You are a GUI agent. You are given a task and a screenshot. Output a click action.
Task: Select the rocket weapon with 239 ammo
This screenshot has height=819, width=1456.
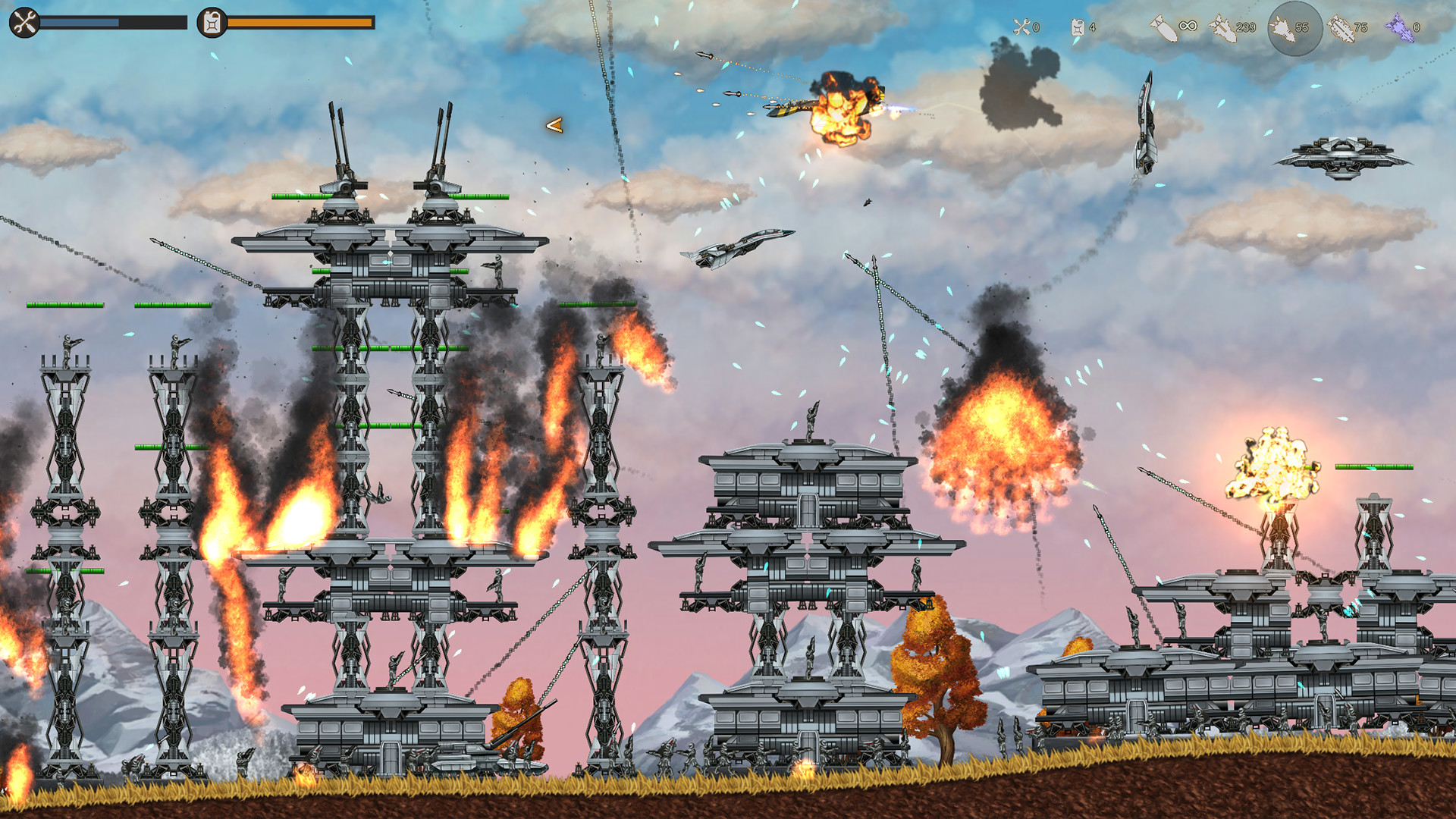tap(1232, 27)
